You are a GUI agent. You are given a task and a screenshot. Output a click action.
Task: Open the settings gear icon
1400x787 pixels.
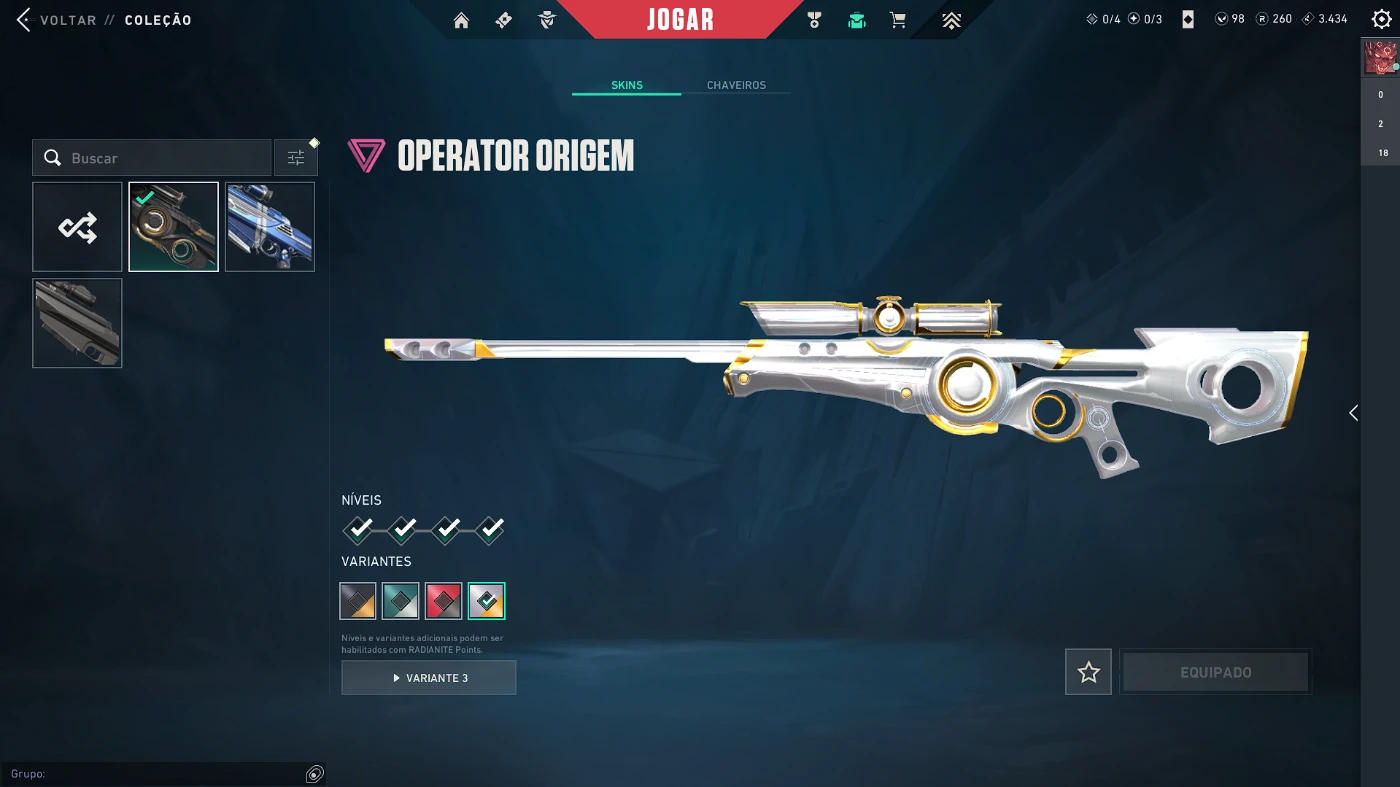click(1381, 19)
